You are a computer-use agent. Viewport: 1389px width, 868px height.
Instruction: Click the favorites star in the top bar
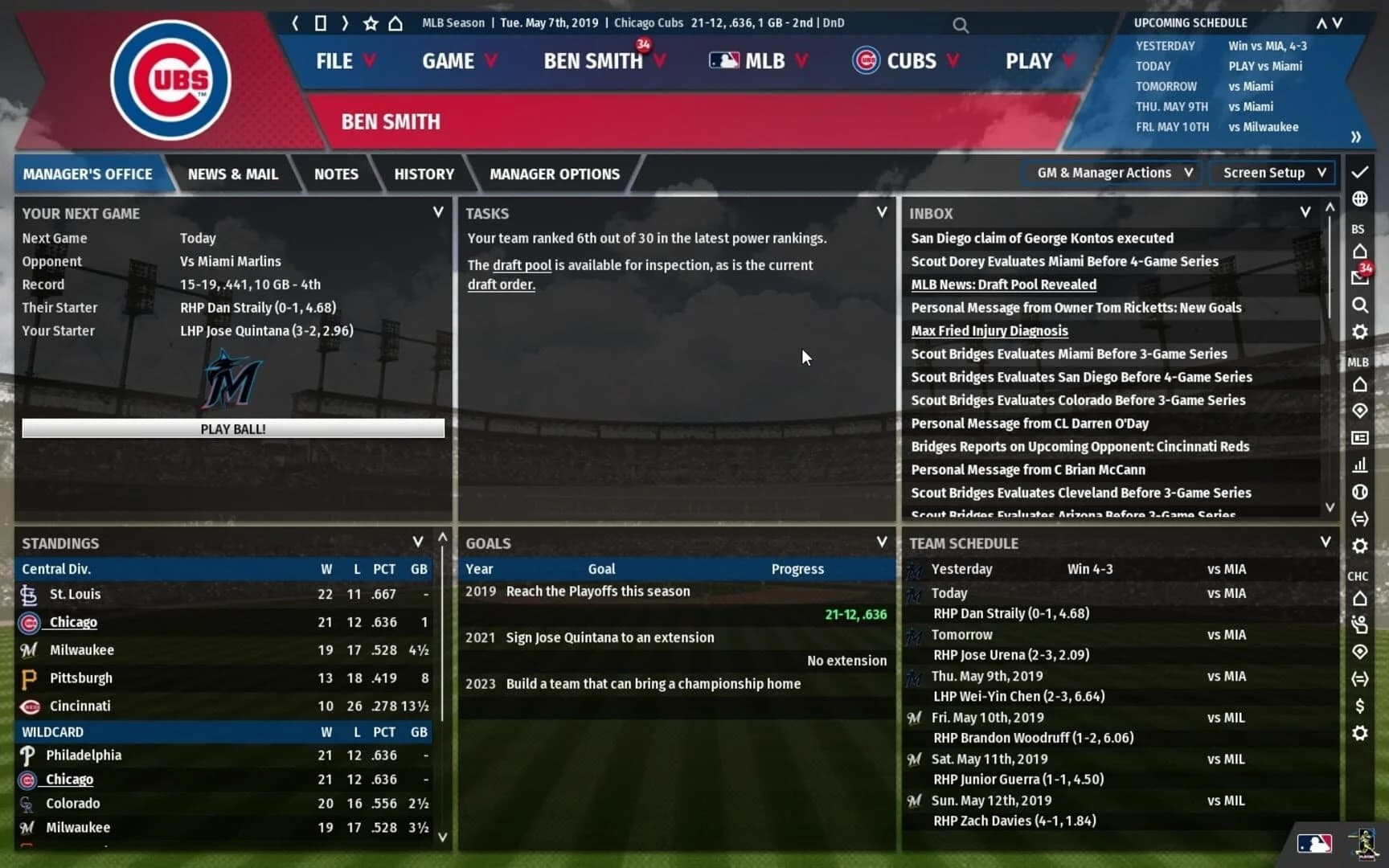[x=370, y=24]
